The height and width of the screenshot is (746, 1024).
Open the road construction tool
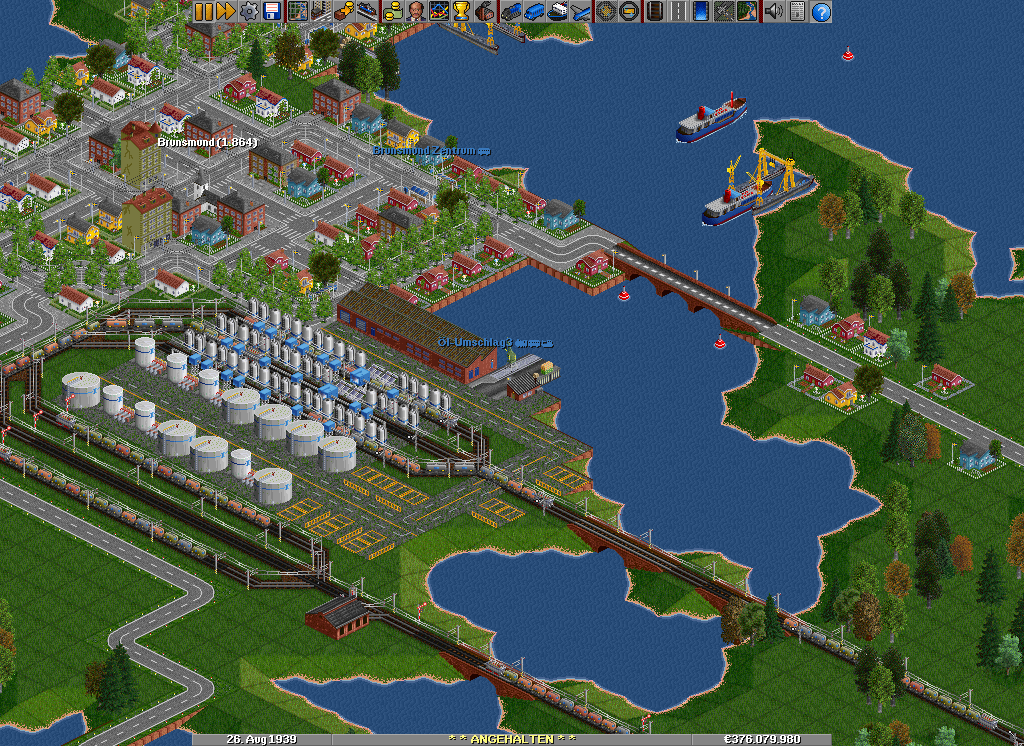pyautogui.click(x=679, y=12)
